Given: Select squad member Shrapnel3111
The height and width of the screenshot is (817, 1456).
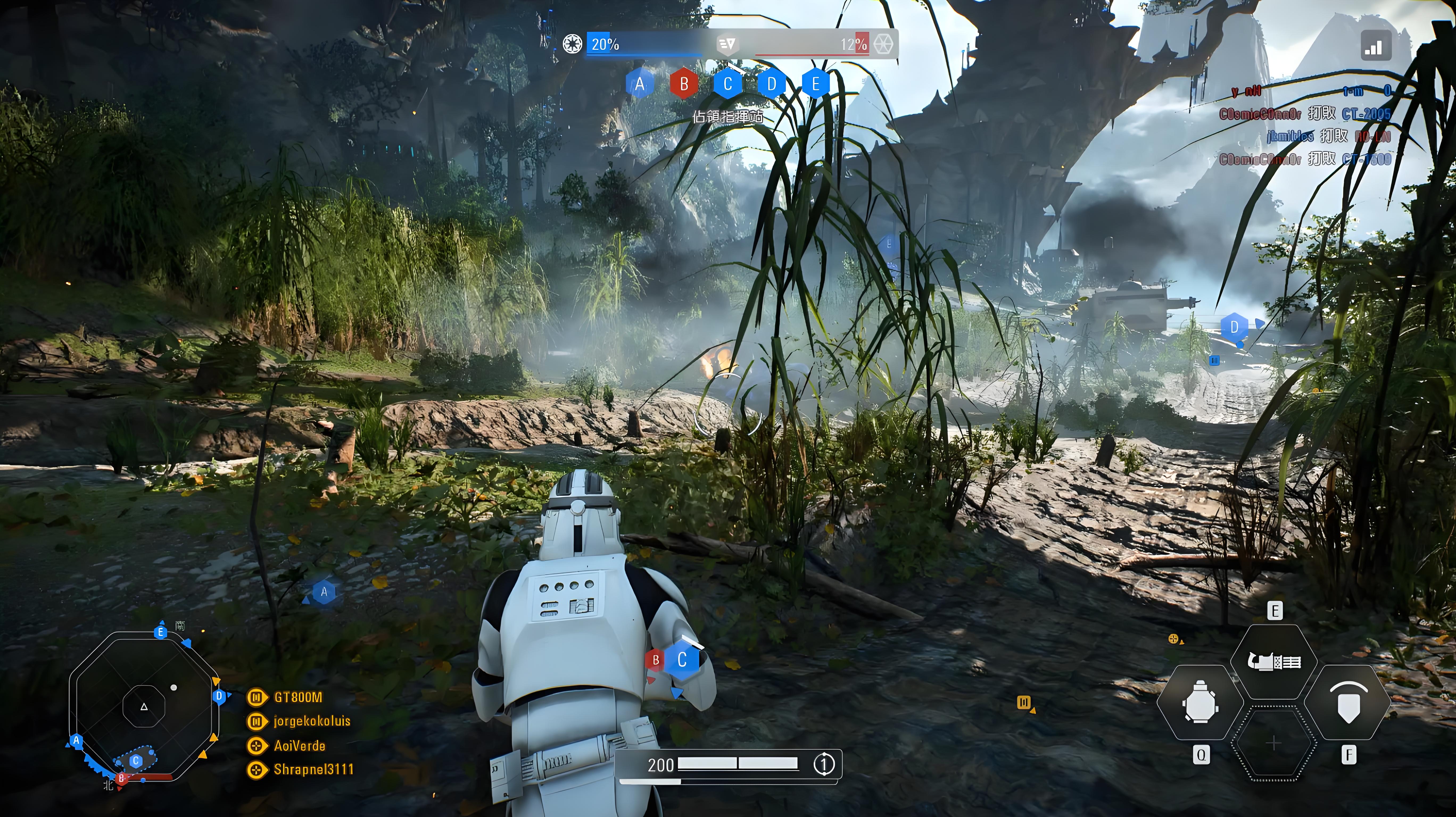Looking at the screenshot, I should 313,770.
